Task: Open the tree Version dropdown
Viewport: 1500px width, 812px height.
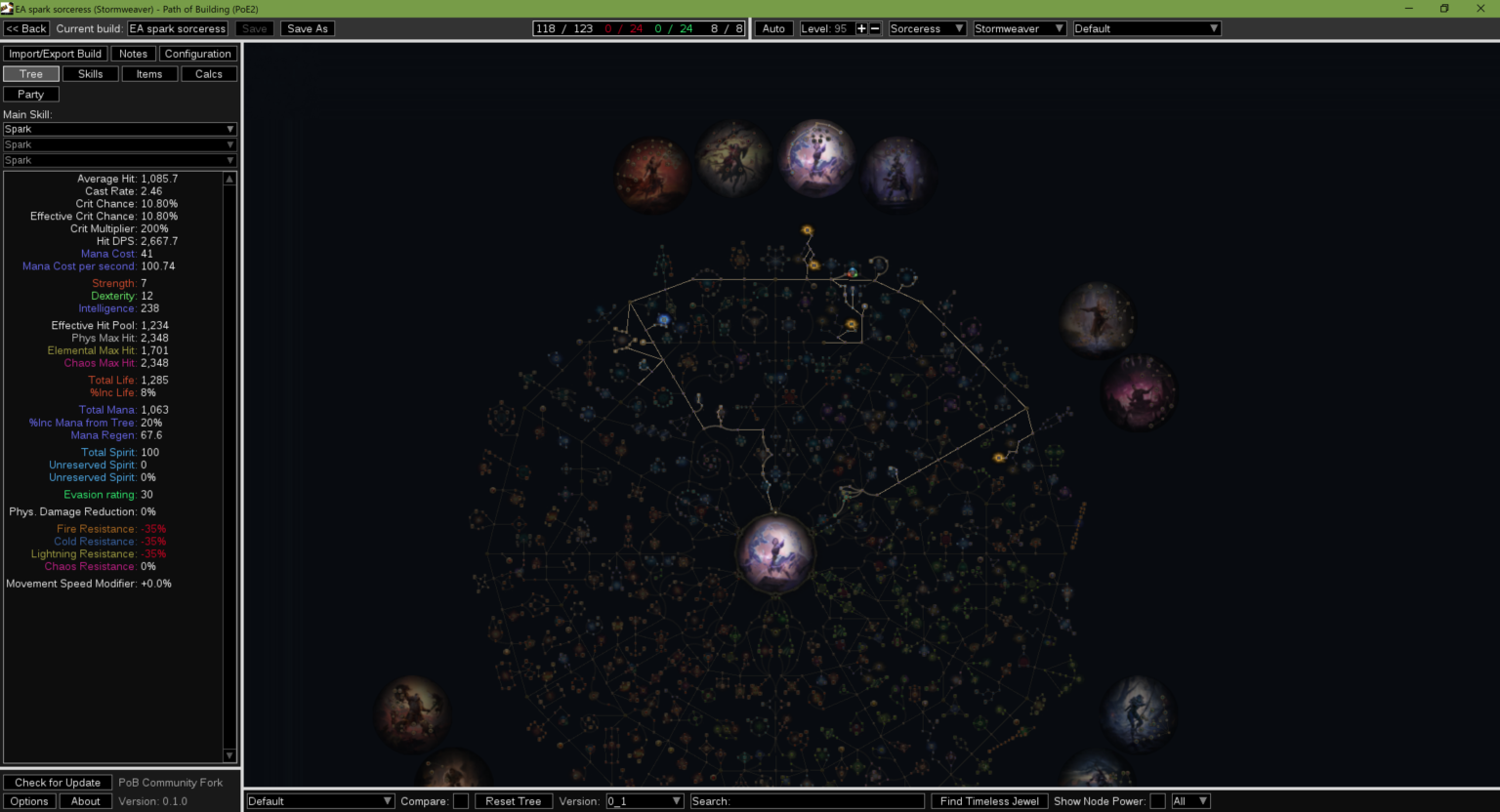Action: [x=644, y=800]
